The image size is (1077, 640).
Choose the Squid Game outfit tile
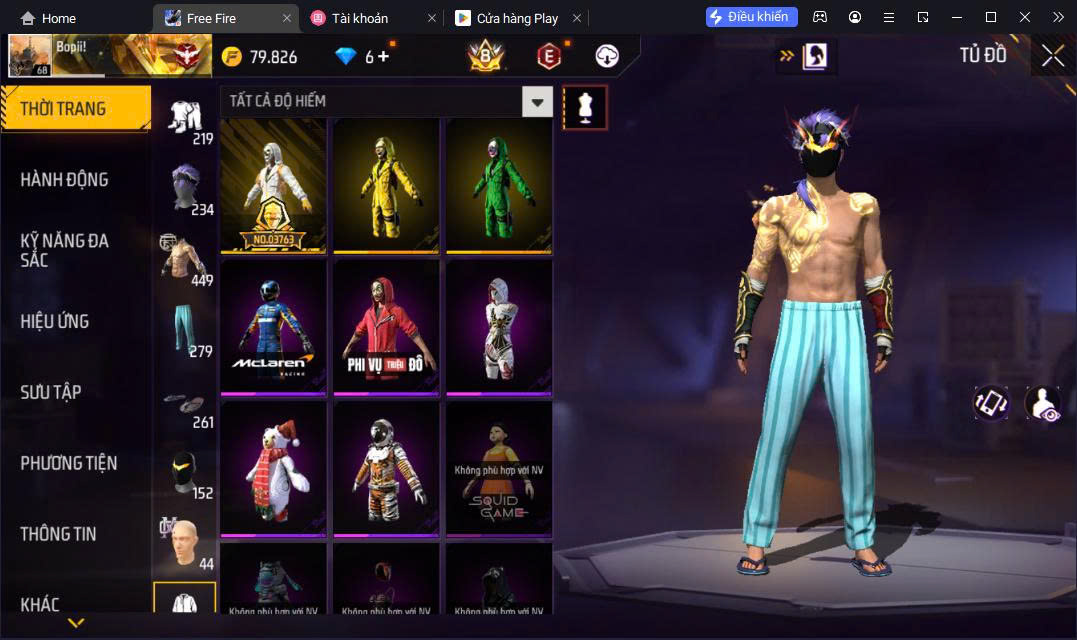pyautogui.click(x=499, y=468)
